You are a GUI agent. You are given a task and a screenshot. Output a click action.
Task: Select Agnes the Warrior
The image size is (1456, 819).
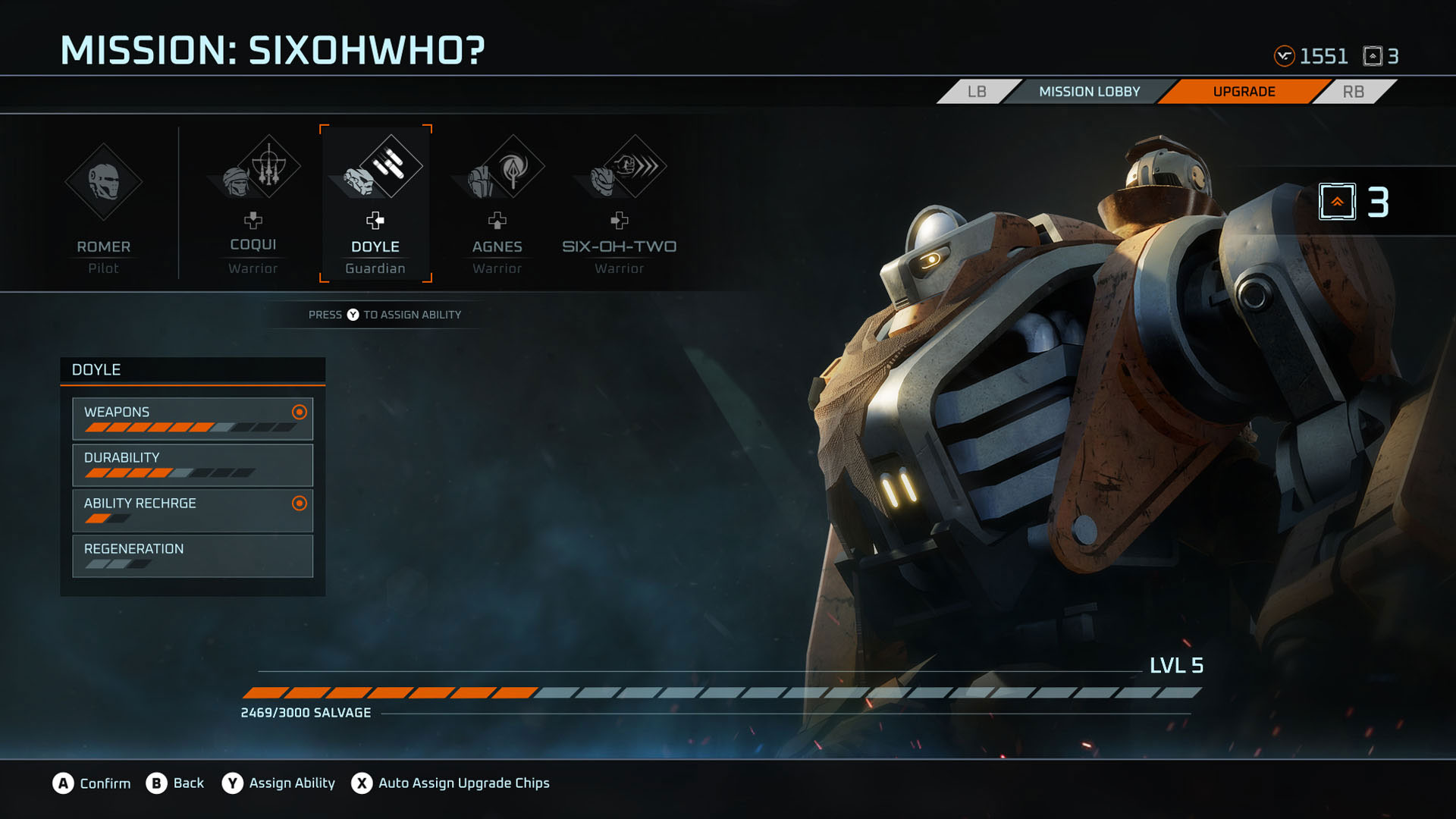point(497,205)
